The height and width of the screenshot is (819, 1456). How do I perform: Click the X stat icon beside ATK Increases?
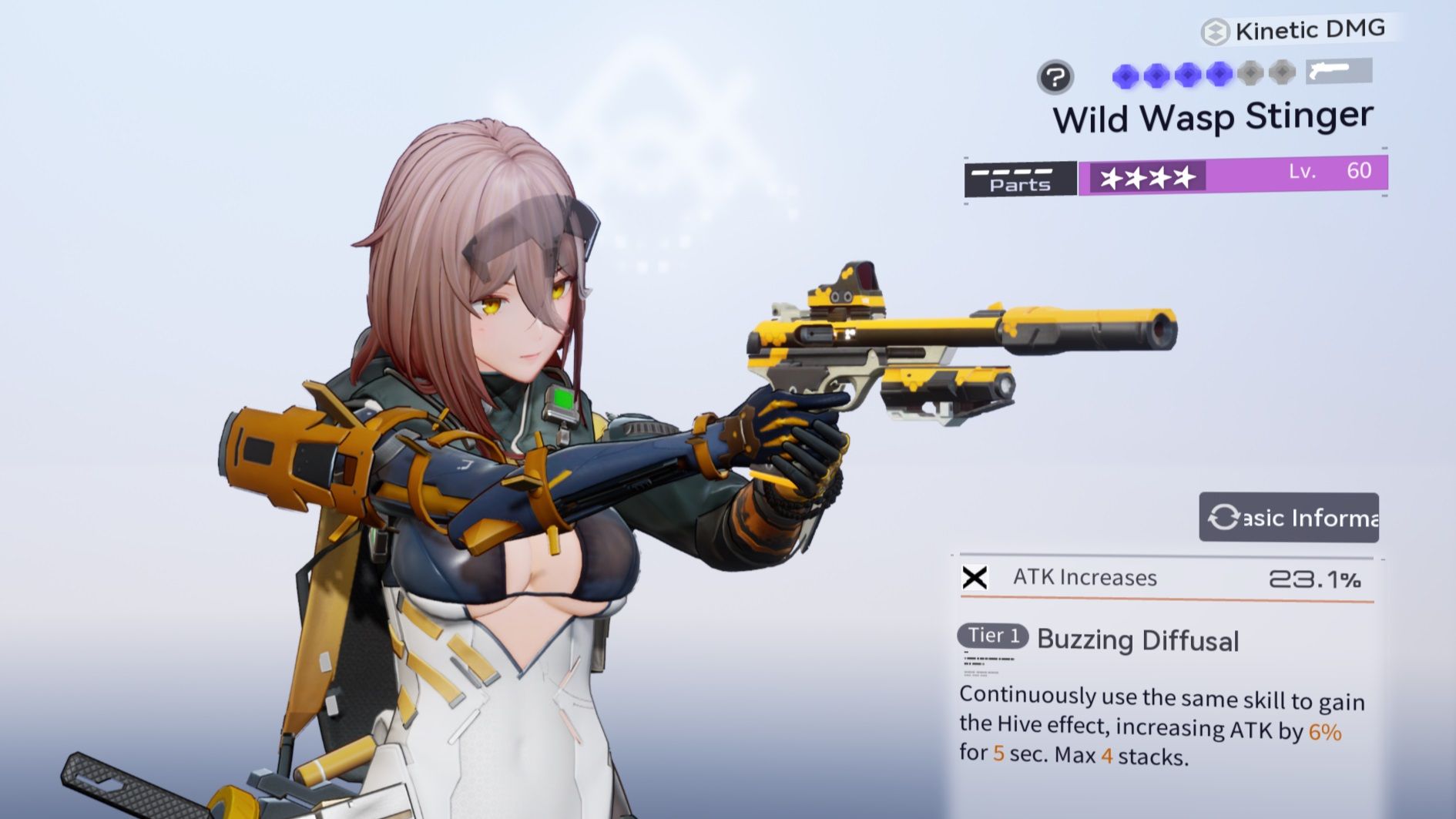tap(976, 578)
